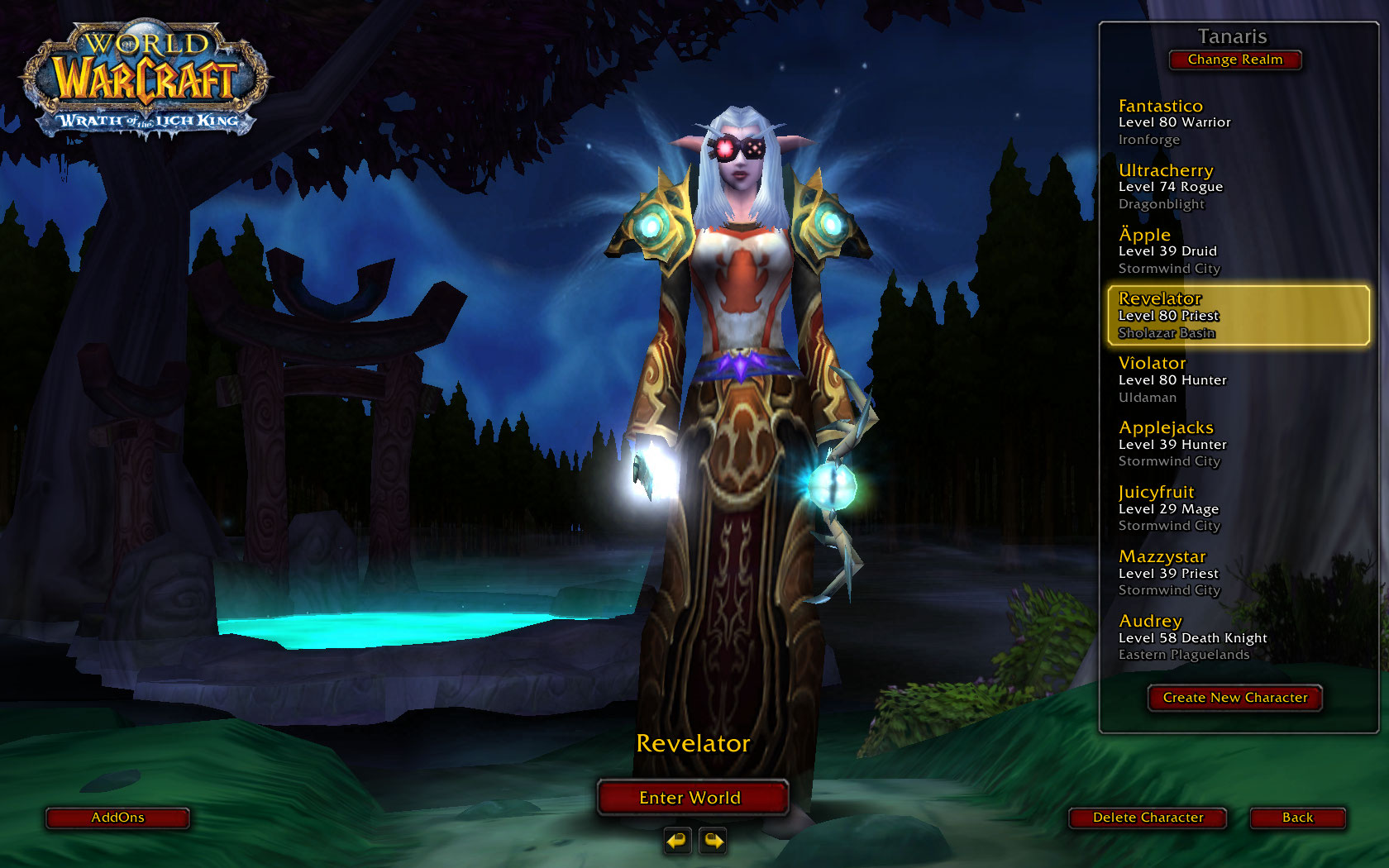Open the Change Realm screen

point(1234,60)
